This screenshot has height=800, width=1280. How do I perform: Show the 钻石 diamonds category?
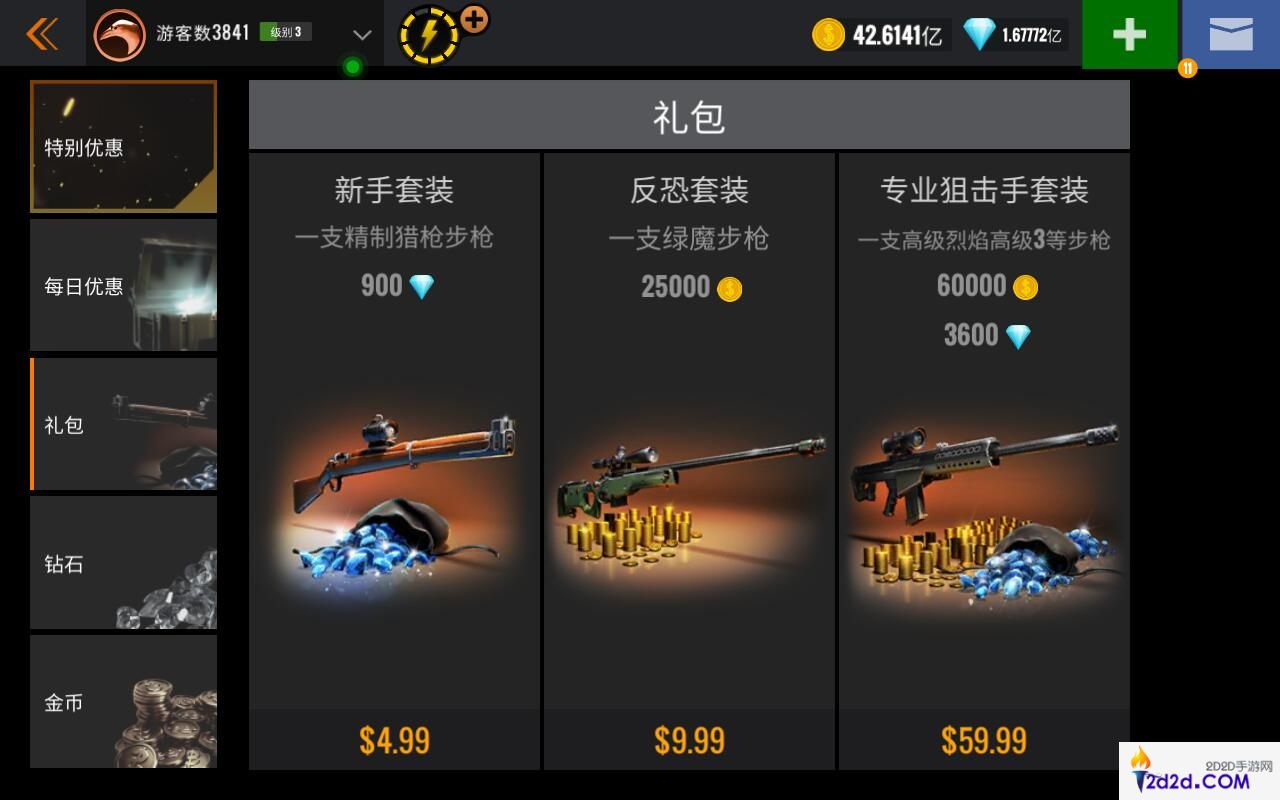coord(124,564)
